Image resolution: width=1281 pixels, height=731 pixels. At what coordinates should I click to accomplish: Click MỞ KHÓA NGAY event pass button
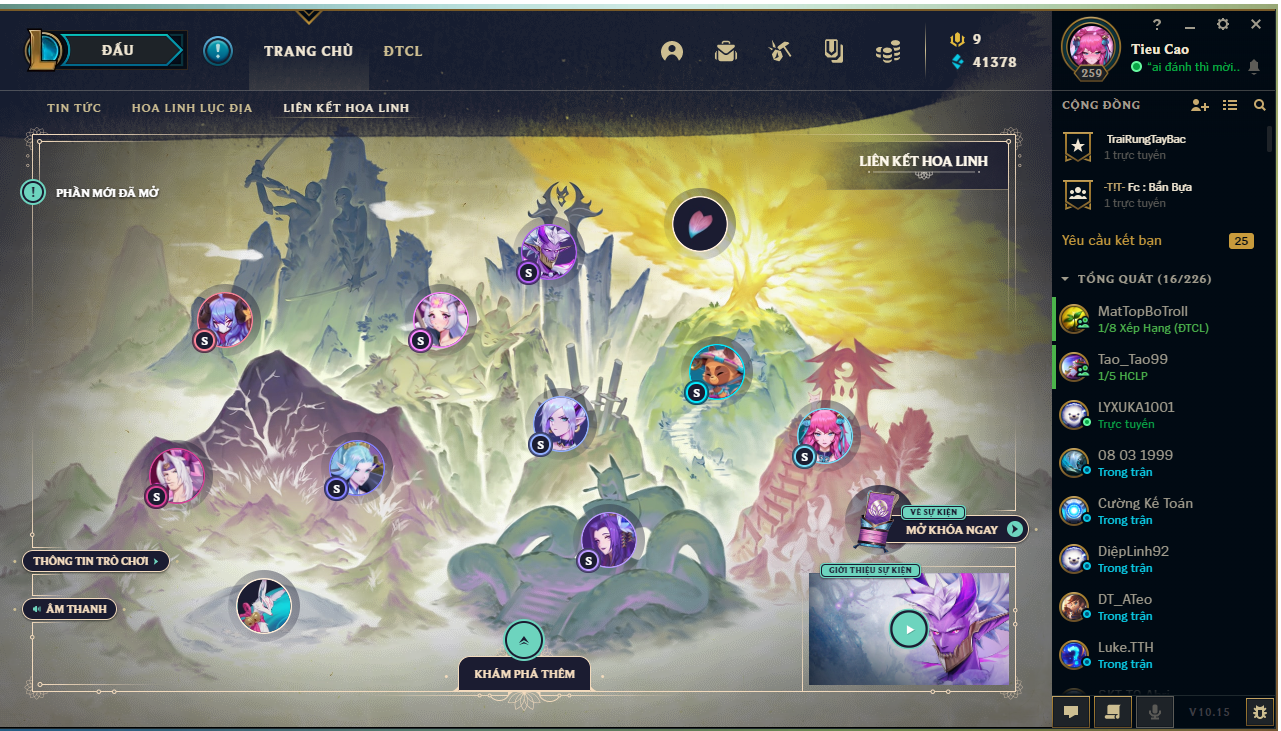point(962,529)
